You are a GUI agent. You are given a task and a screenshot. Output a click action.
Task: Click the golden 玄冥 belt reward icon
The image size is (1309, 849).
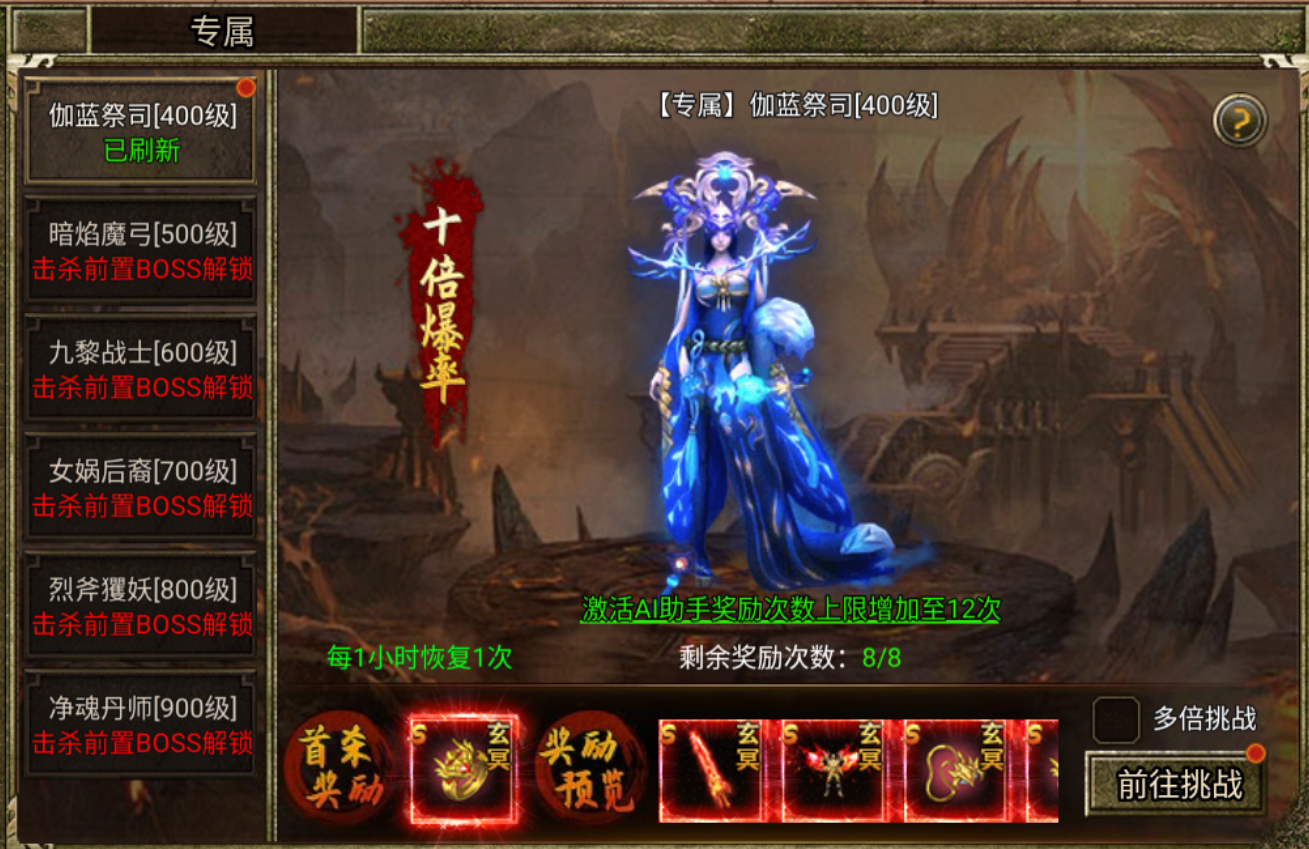pyautogui.click(x=958, y=768)
